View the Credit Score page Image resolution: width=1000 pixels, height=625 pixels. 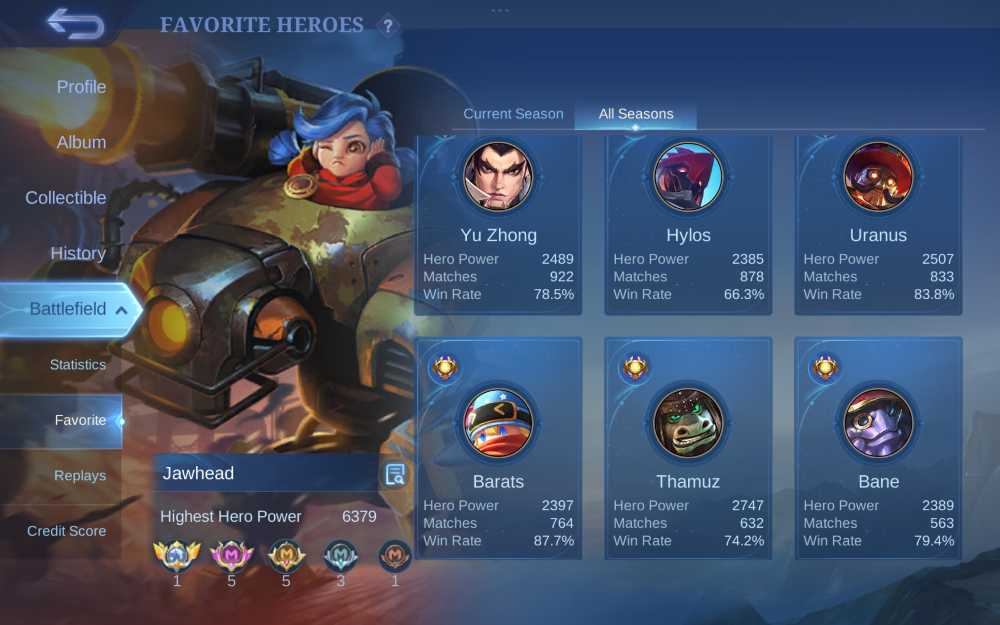pos(66,531)
